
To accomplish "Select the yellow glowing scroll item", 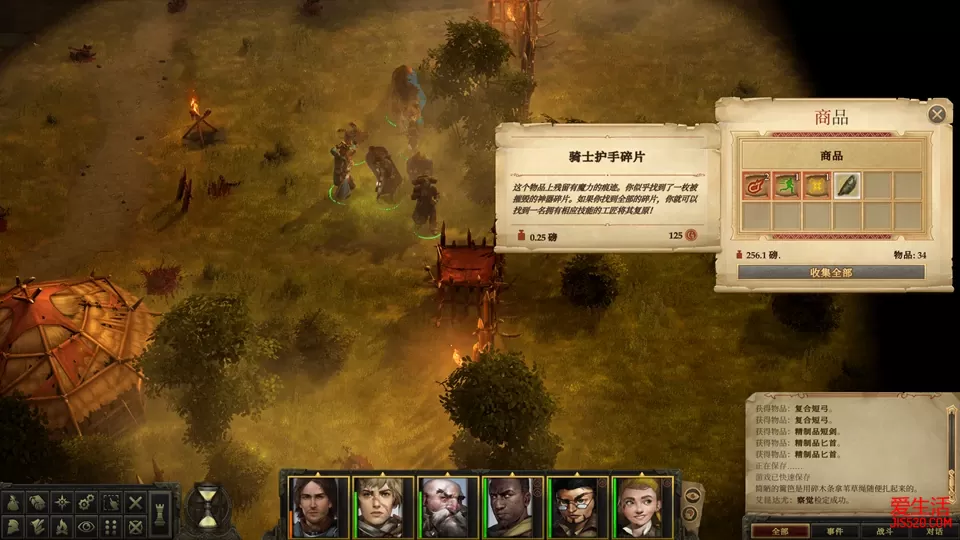I will pyautogui.click(x=817, y=185).
